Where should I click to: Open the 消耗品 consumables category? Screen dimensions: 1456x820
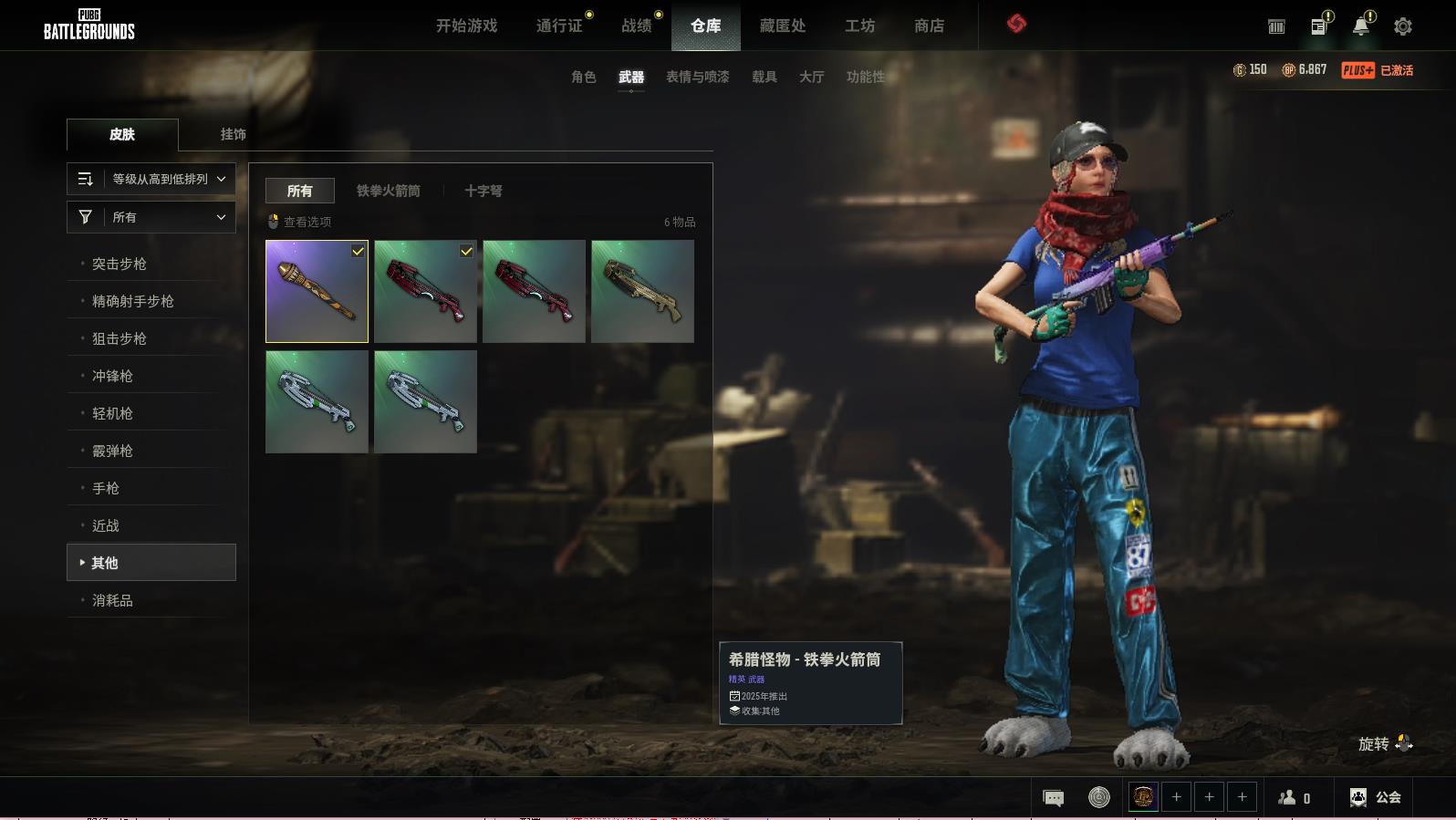pos(112,600)
